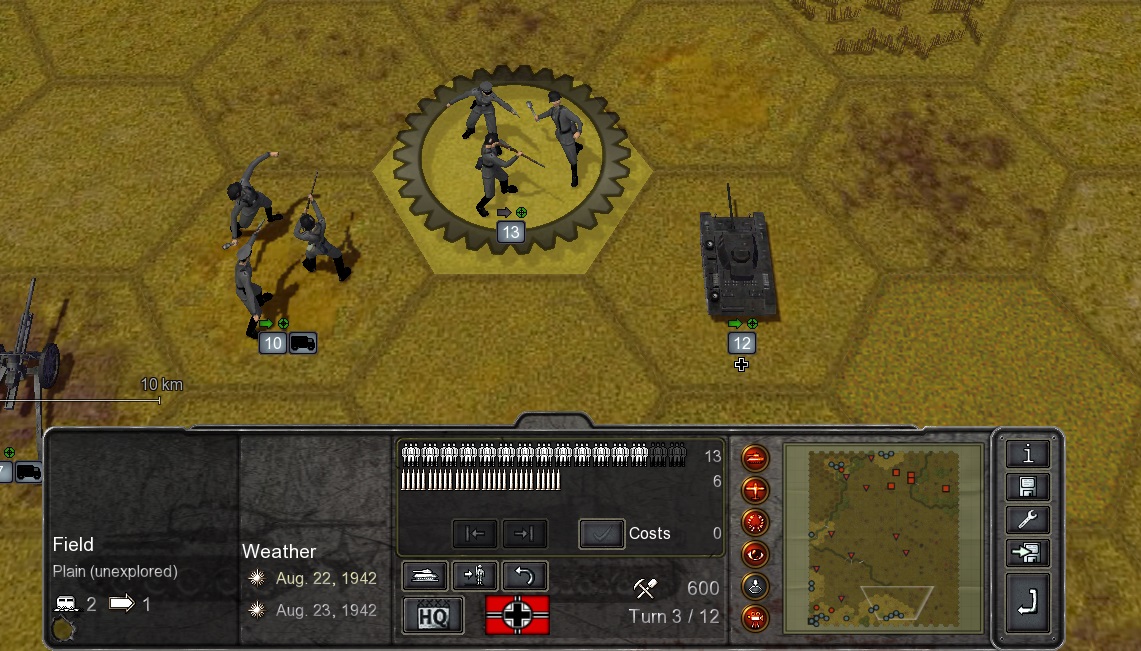Click the round dotted-ring icon button

[755, 522]
